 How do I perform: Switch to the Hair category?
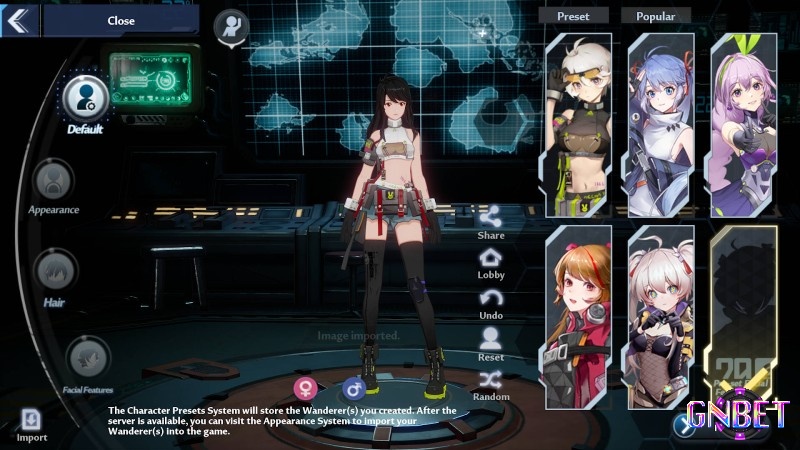(56, 272)
